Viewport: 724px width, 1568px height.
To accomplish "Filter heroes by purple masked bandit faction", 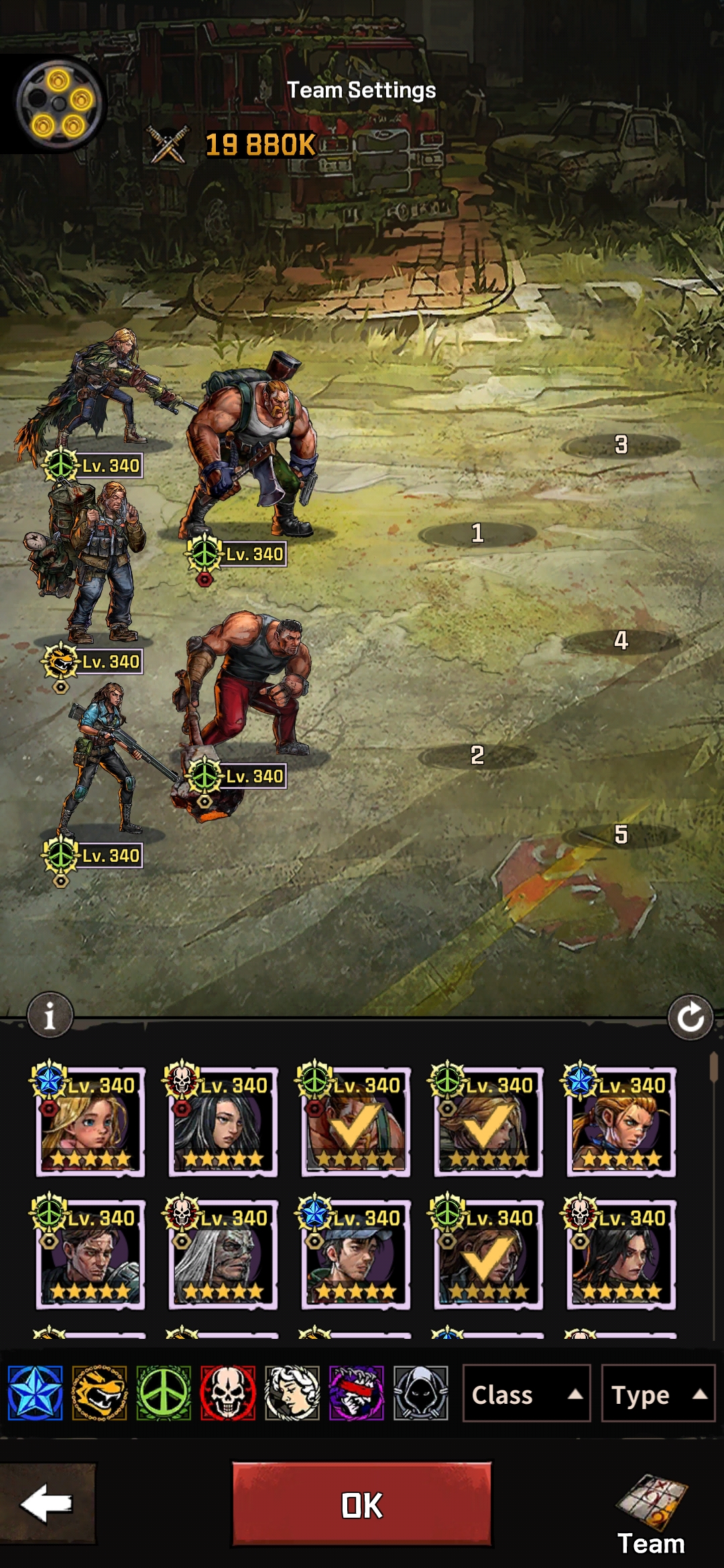I will (x=357, y=1394).
